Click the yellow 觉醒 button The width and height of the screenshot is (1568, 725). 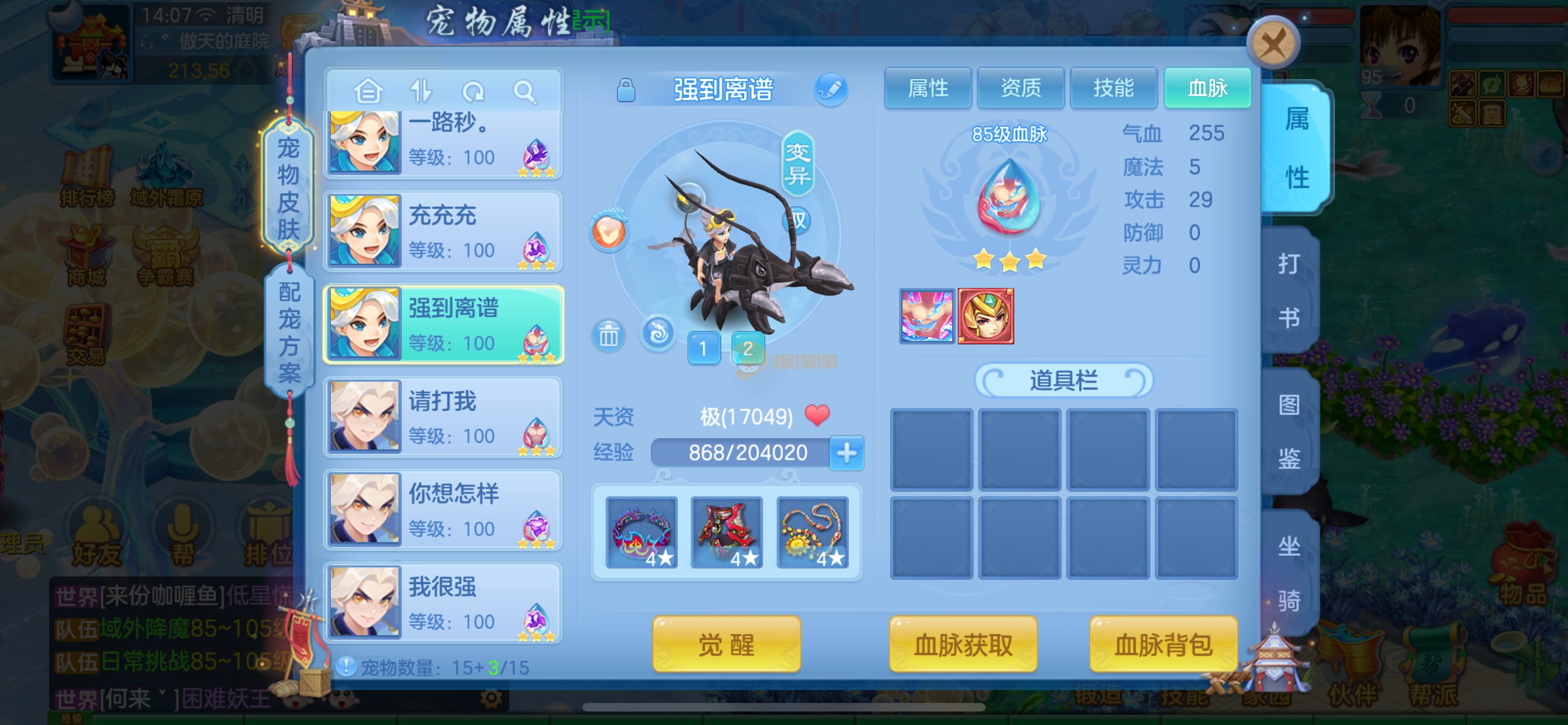coord(725,644)
